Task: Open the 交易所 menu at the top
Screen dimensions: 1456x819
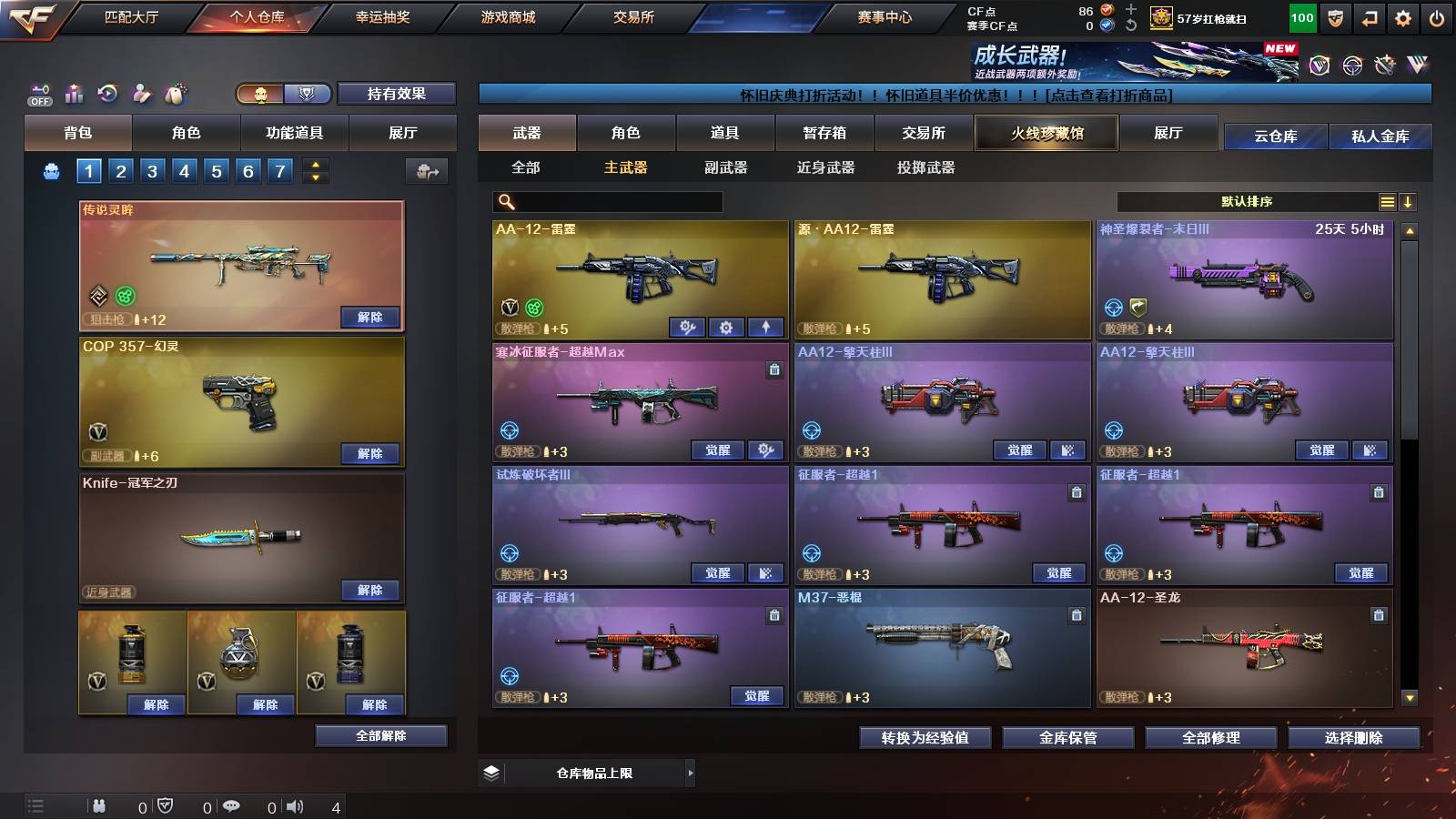Action: pos(632,16)
